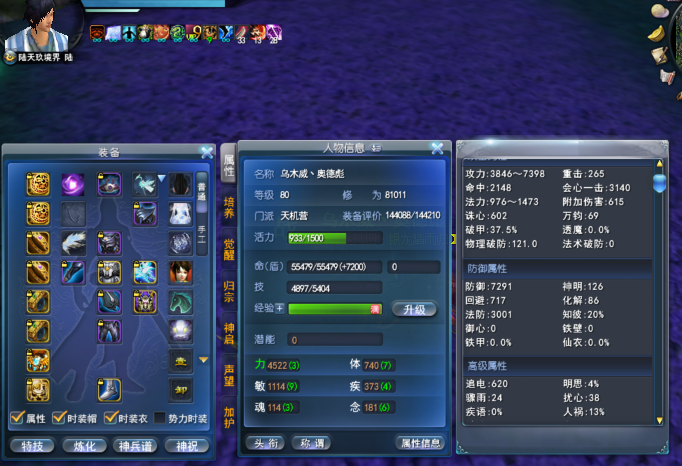The width and height of the screenshot is (682, 466).
Task: Switch to the 声望 reputation tab
Action: [228, 374]
